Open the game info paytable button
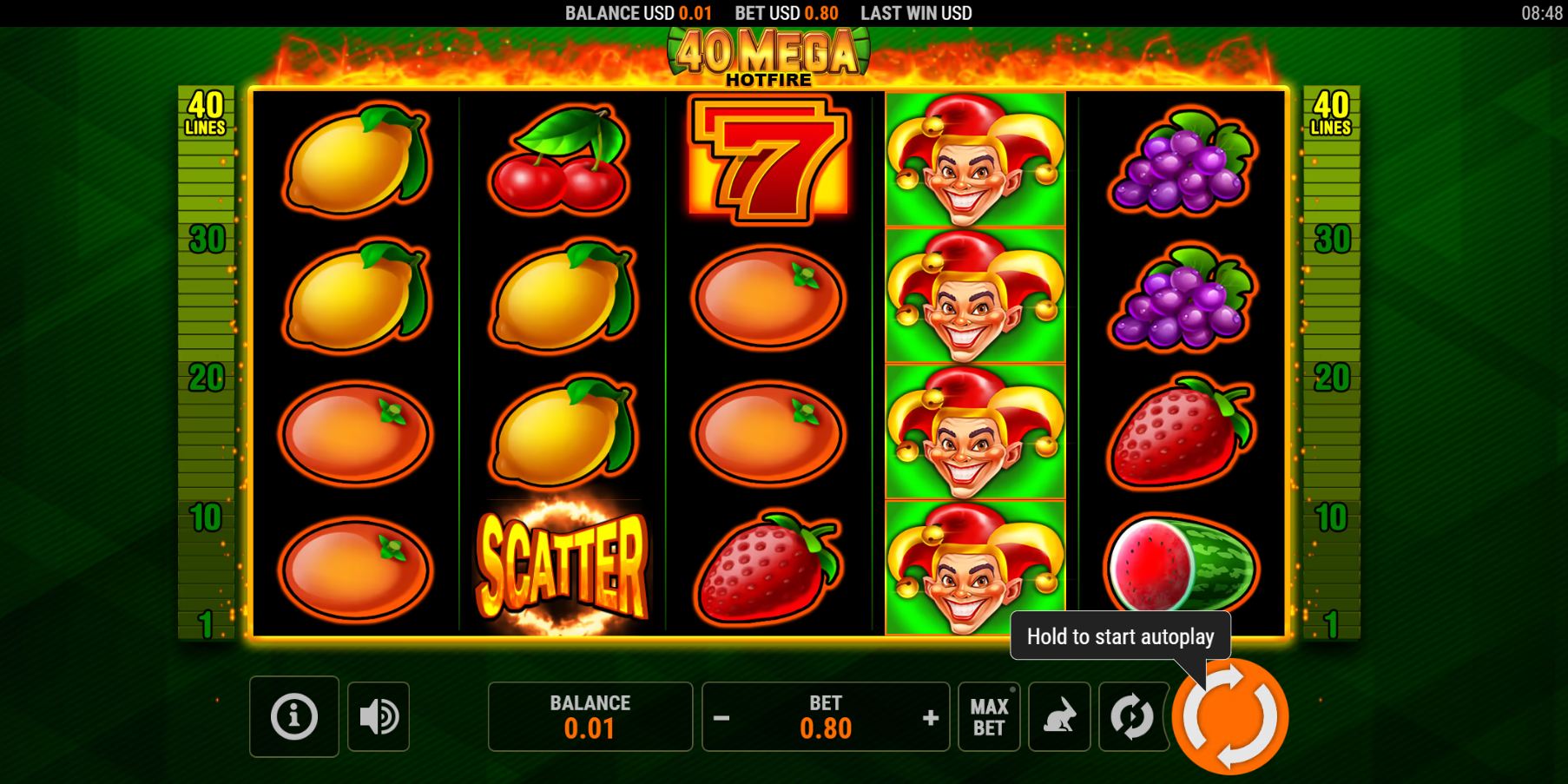Screen dimensions: 1568x784 [x=293, y=716]
